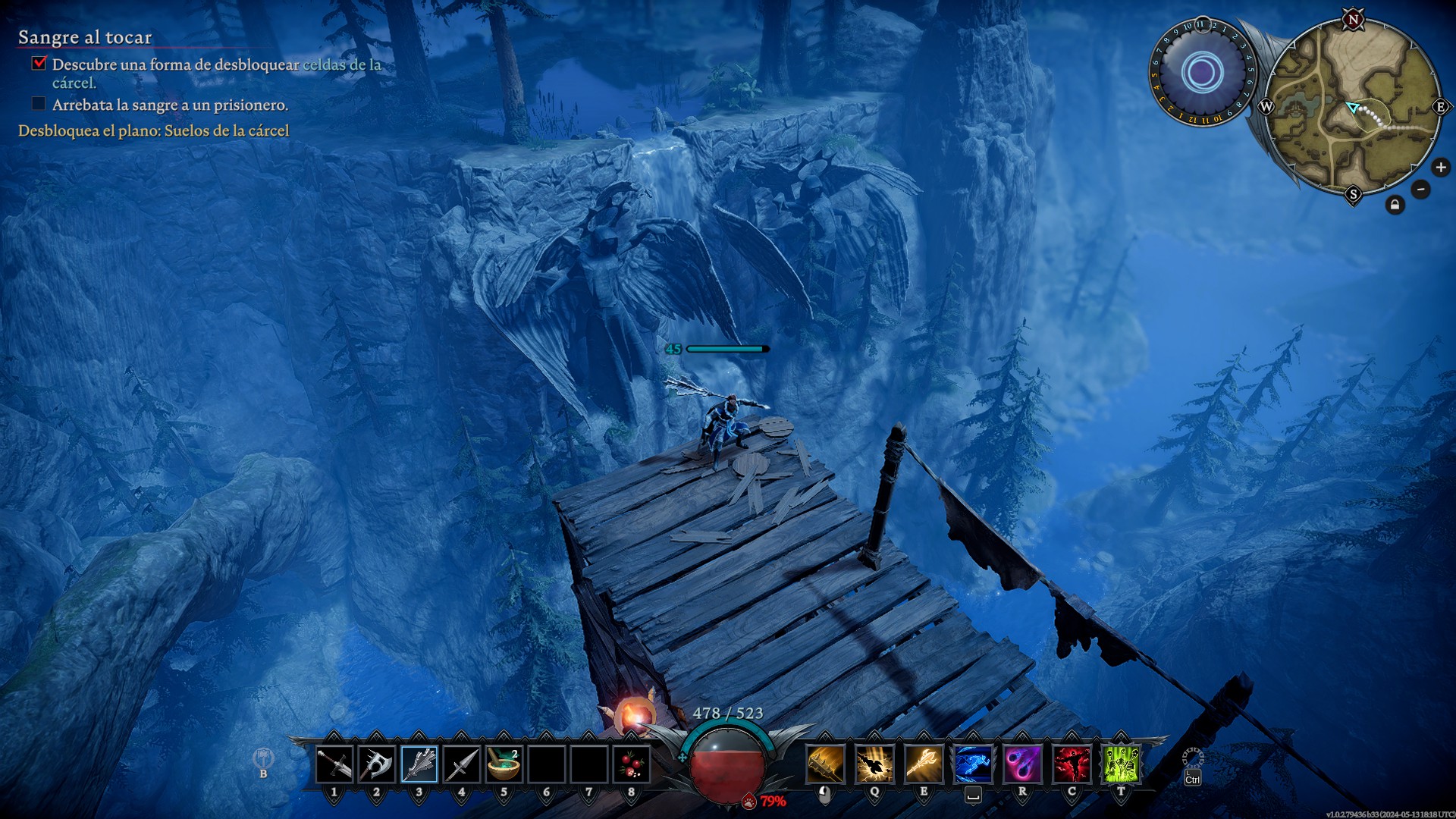Viewport: 1456px width, 819px height.
Task: Activate the Q lightning weapon skill
Action: (x=874, y=764)
